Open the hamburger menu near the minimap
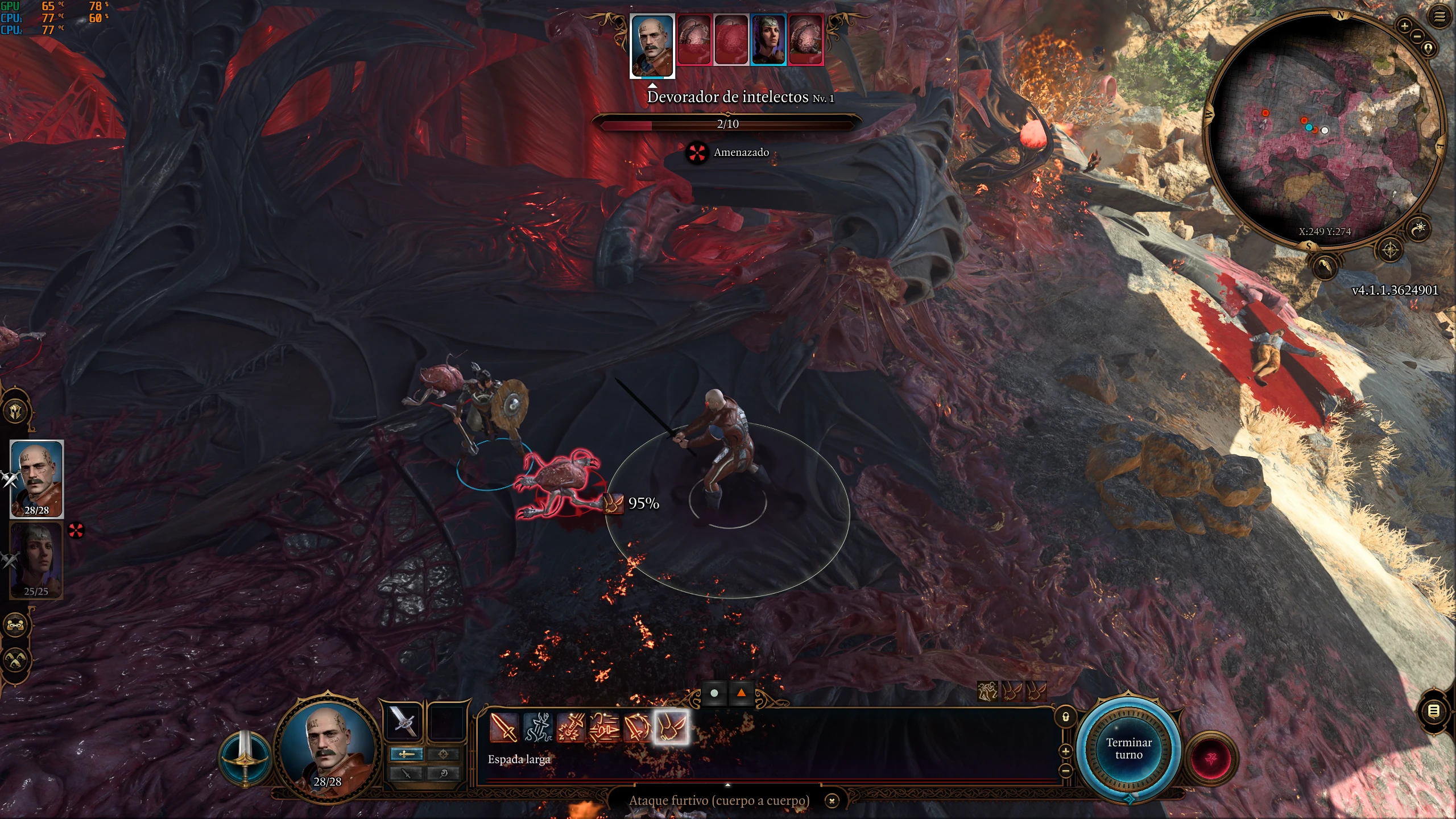The height and width of the screenshot is (819, 1456). [1440, 16]
